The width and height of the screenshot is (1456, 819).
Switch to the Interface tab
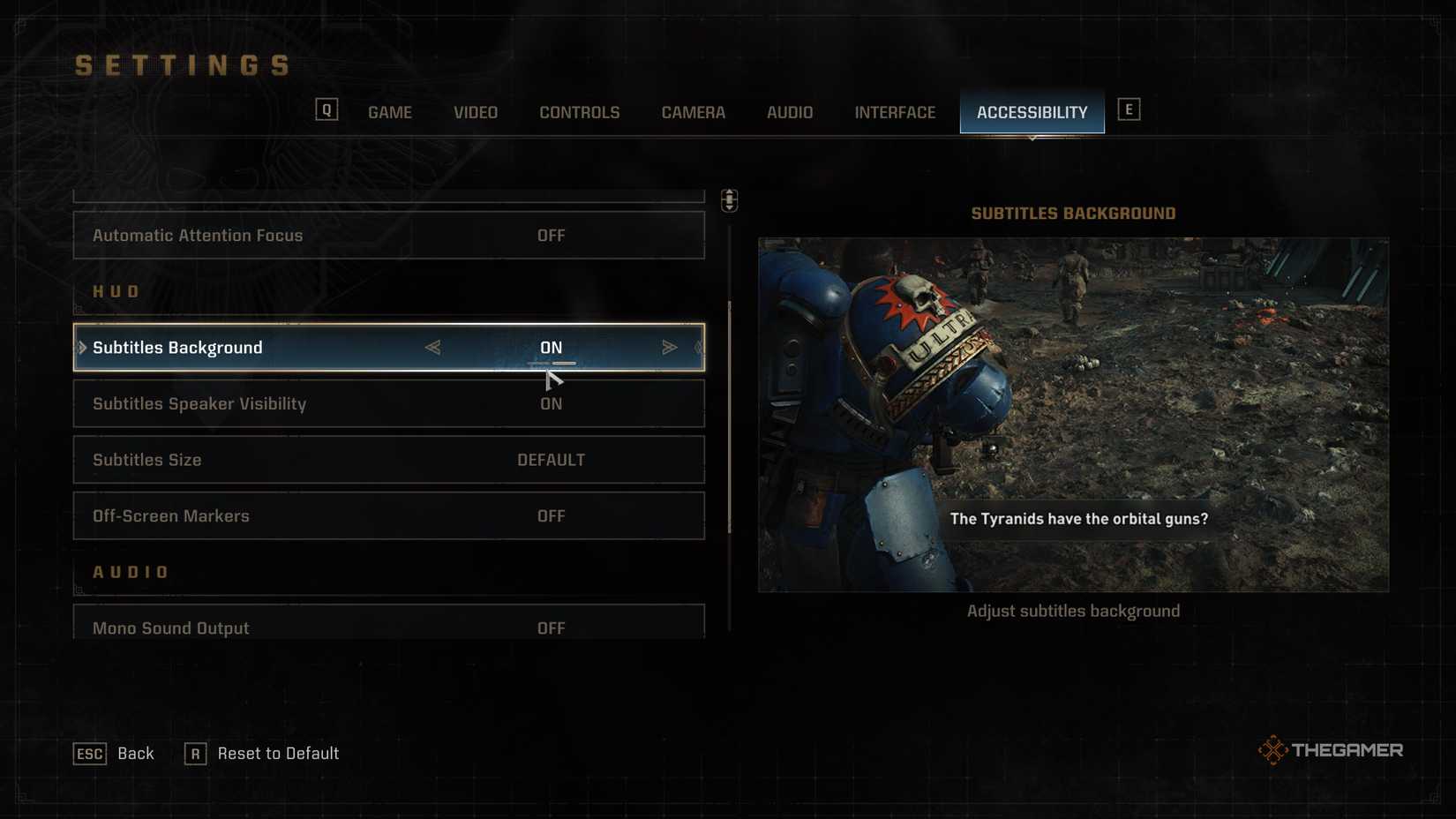[894, 112]
